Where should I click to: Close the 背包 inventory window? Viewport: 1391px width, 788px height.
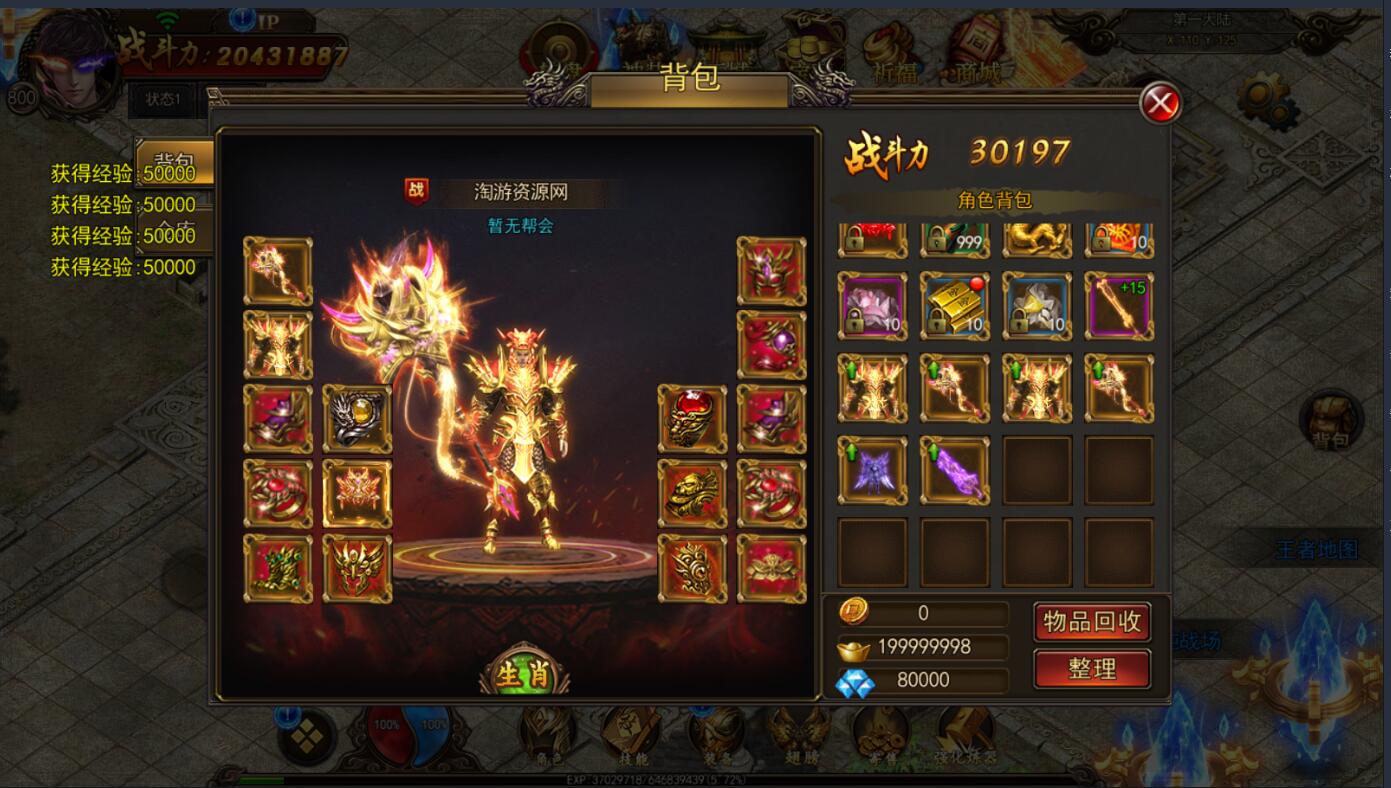pos(1160,103)
